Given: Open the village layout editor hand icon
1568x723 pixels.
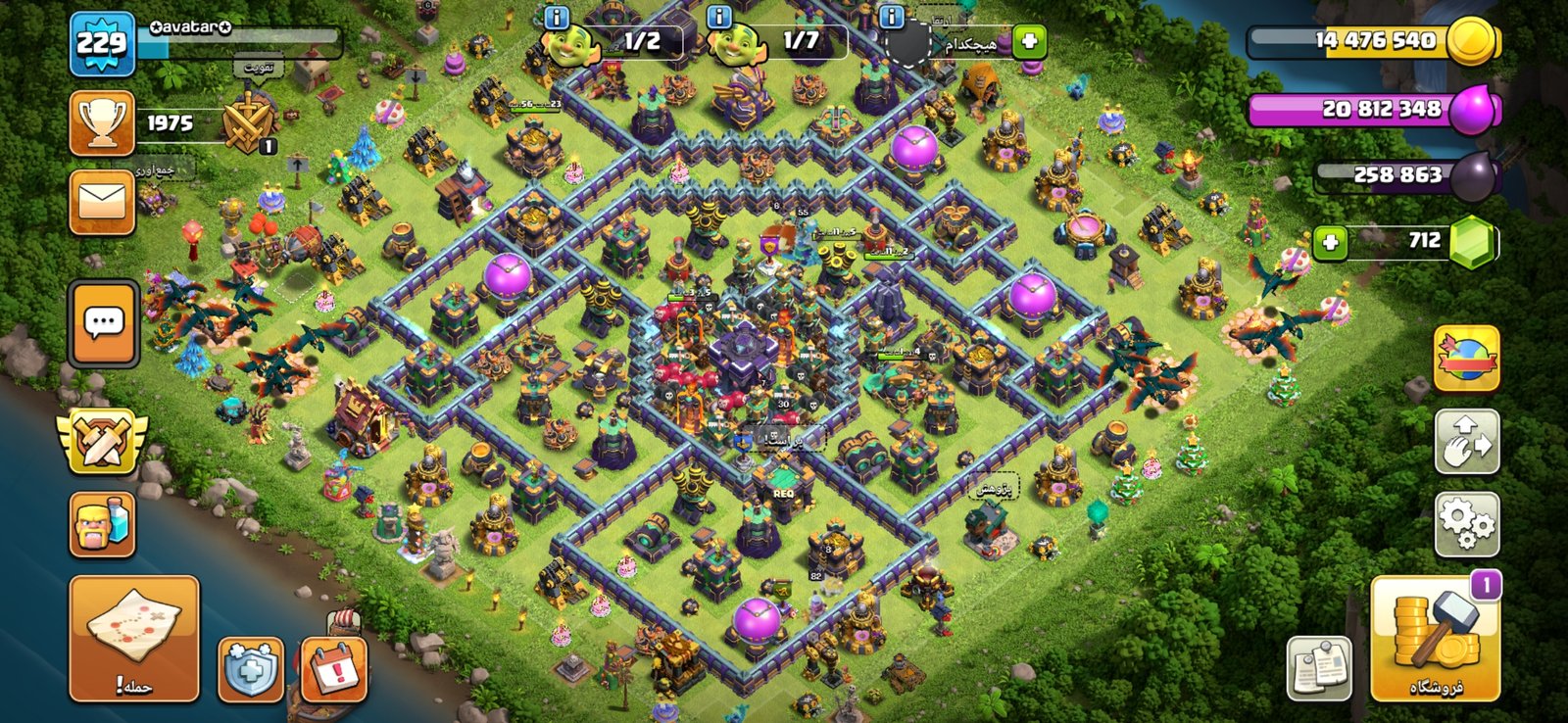Looking at the screenshot, I should point(1466,442).
